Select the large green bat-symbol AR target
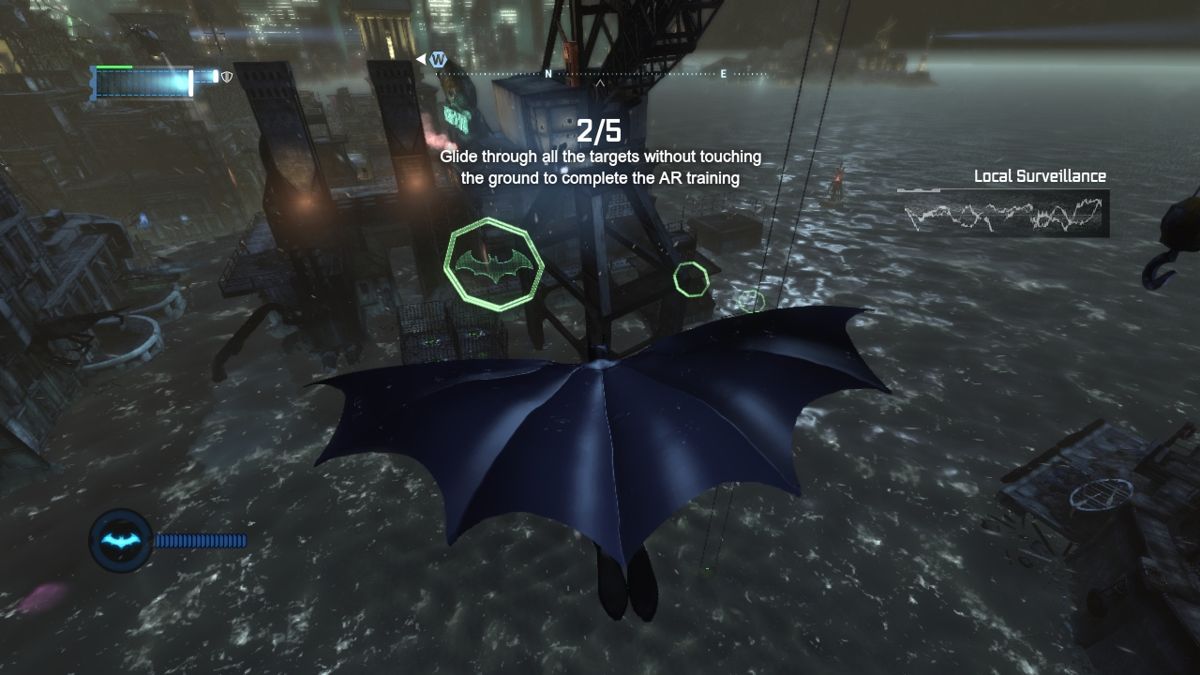 [x=494, y=264]
